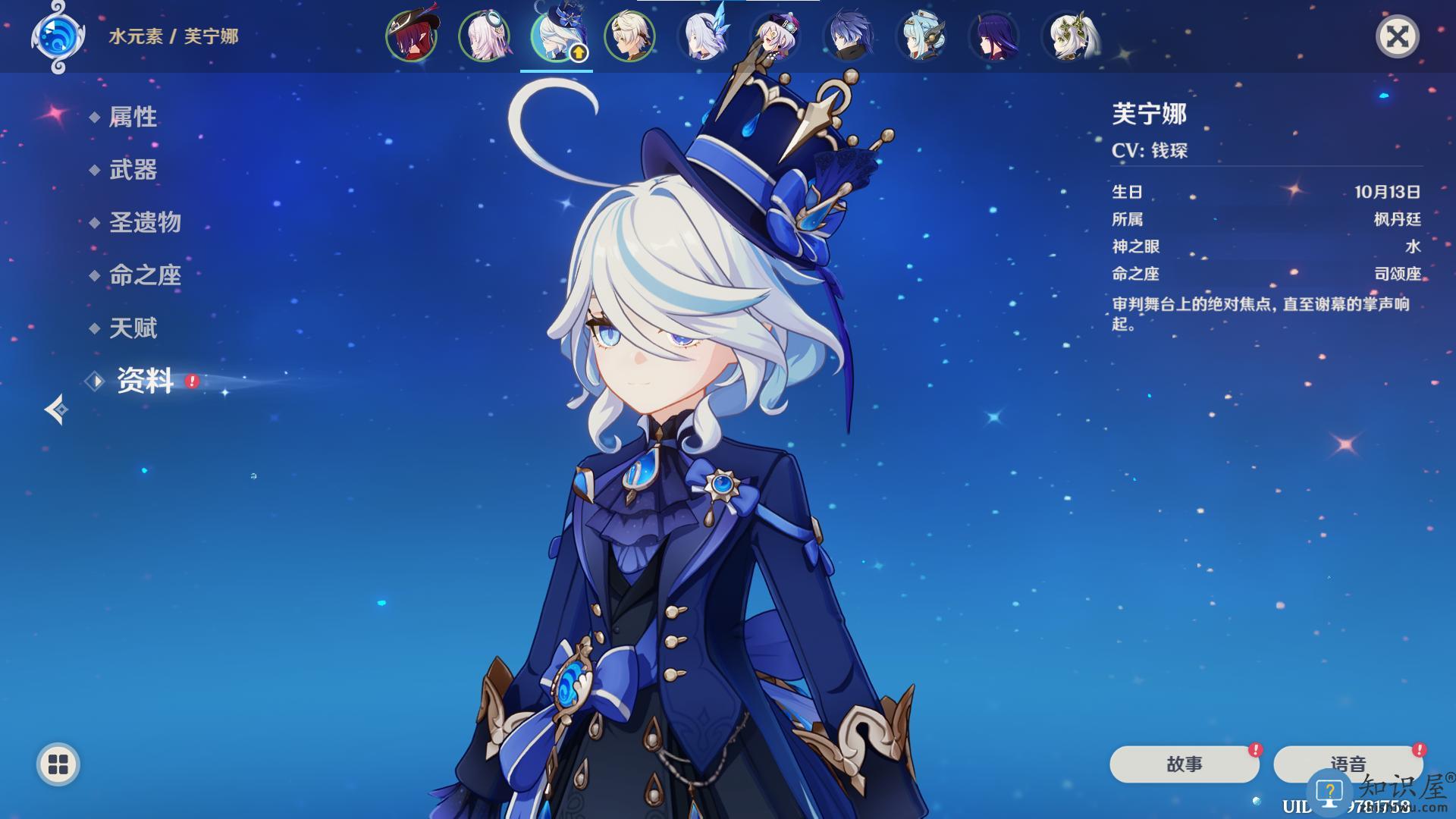Select the Raiden Shogun purple-haired portrait
Screen dimensions: 1456x819
click(993, 36)
